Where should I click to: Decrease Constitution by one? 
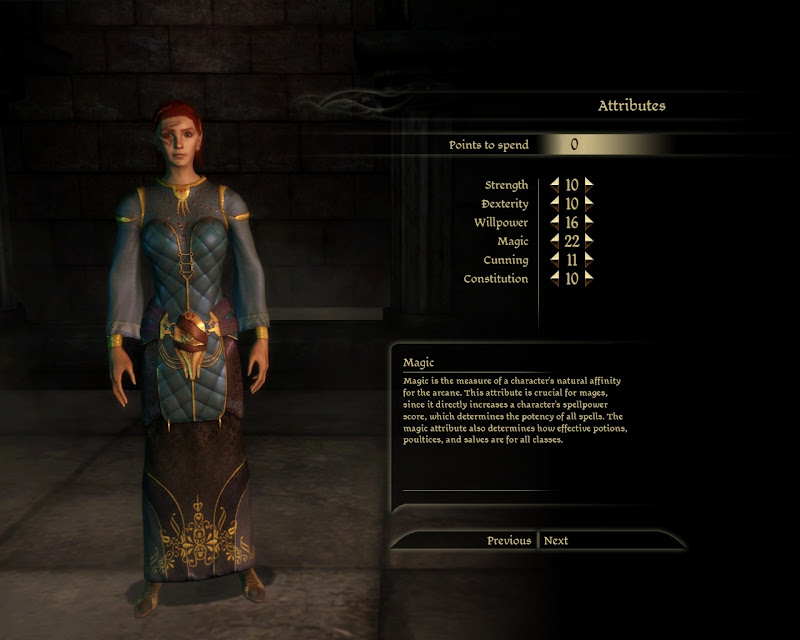[x=555, y=279]
